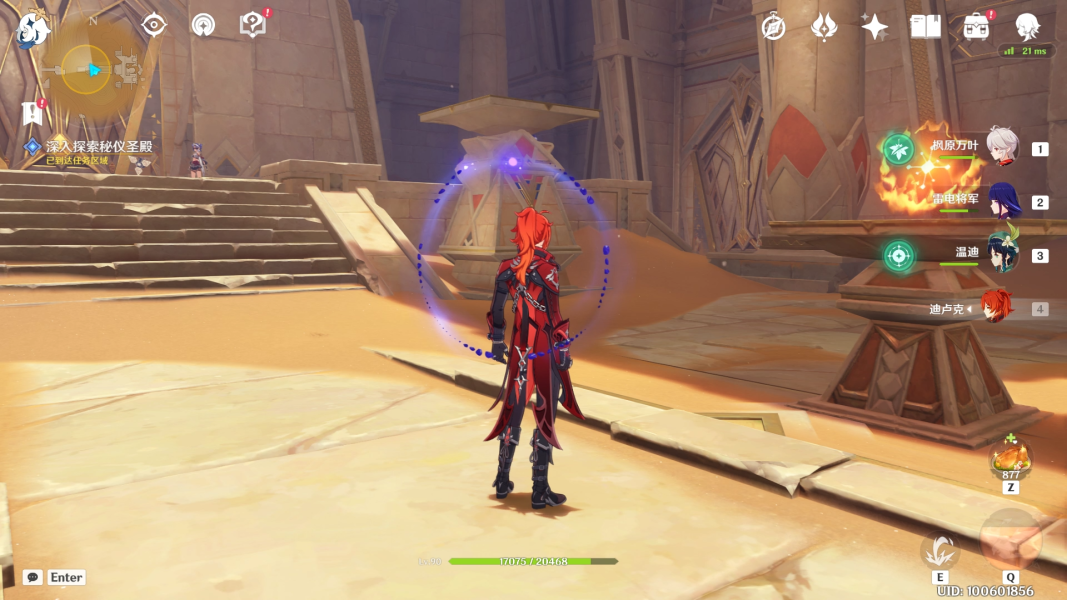Image resolution: width=1067 pixels, height=600 pixels.
Task: Switch to party member 雷电将军
Action: coord(1001,202)
